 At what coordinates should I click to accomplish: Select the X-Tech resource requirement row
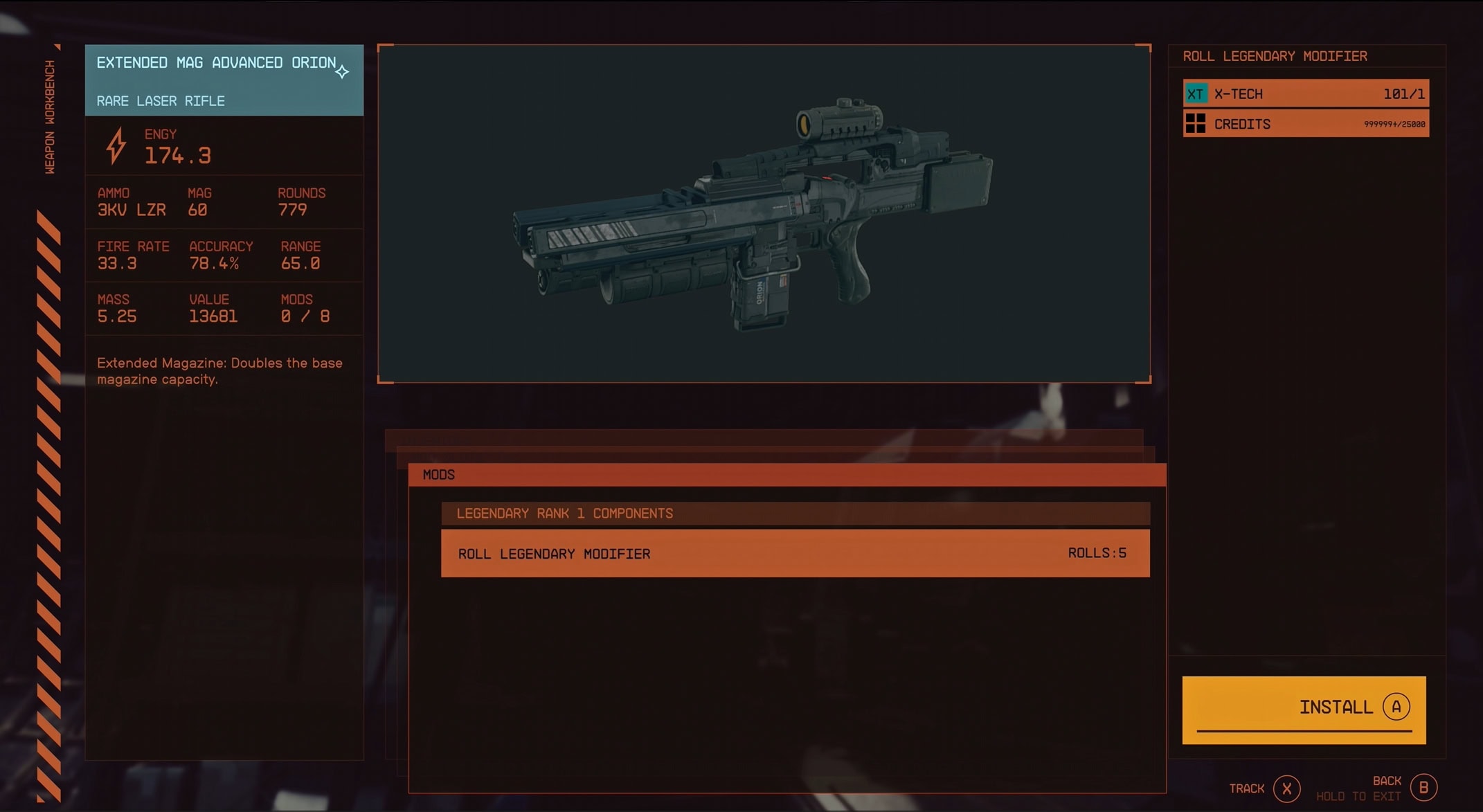click(x=1305, y=93)
